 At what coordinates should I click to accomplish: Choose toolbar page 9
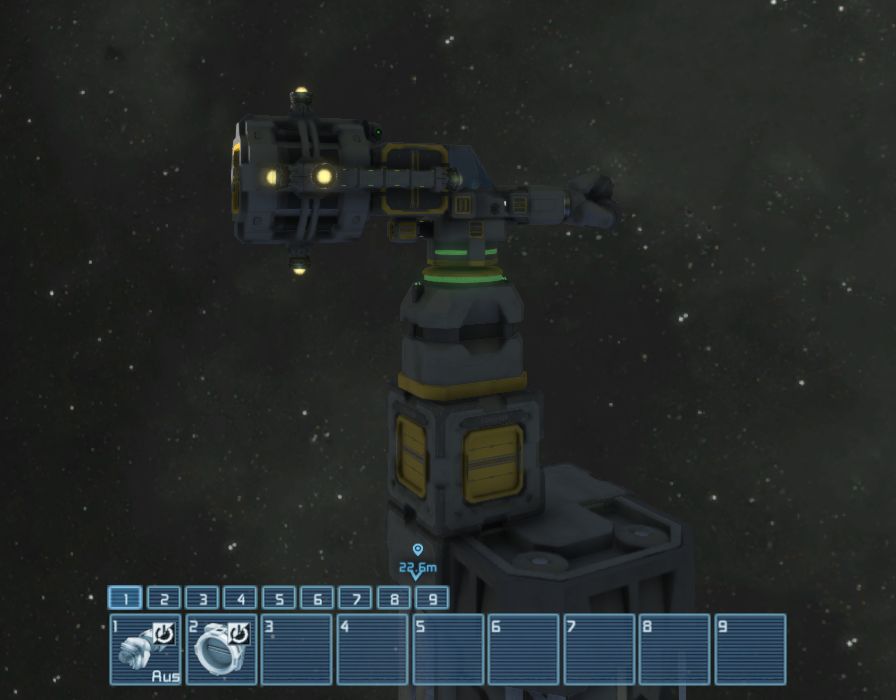432,598
